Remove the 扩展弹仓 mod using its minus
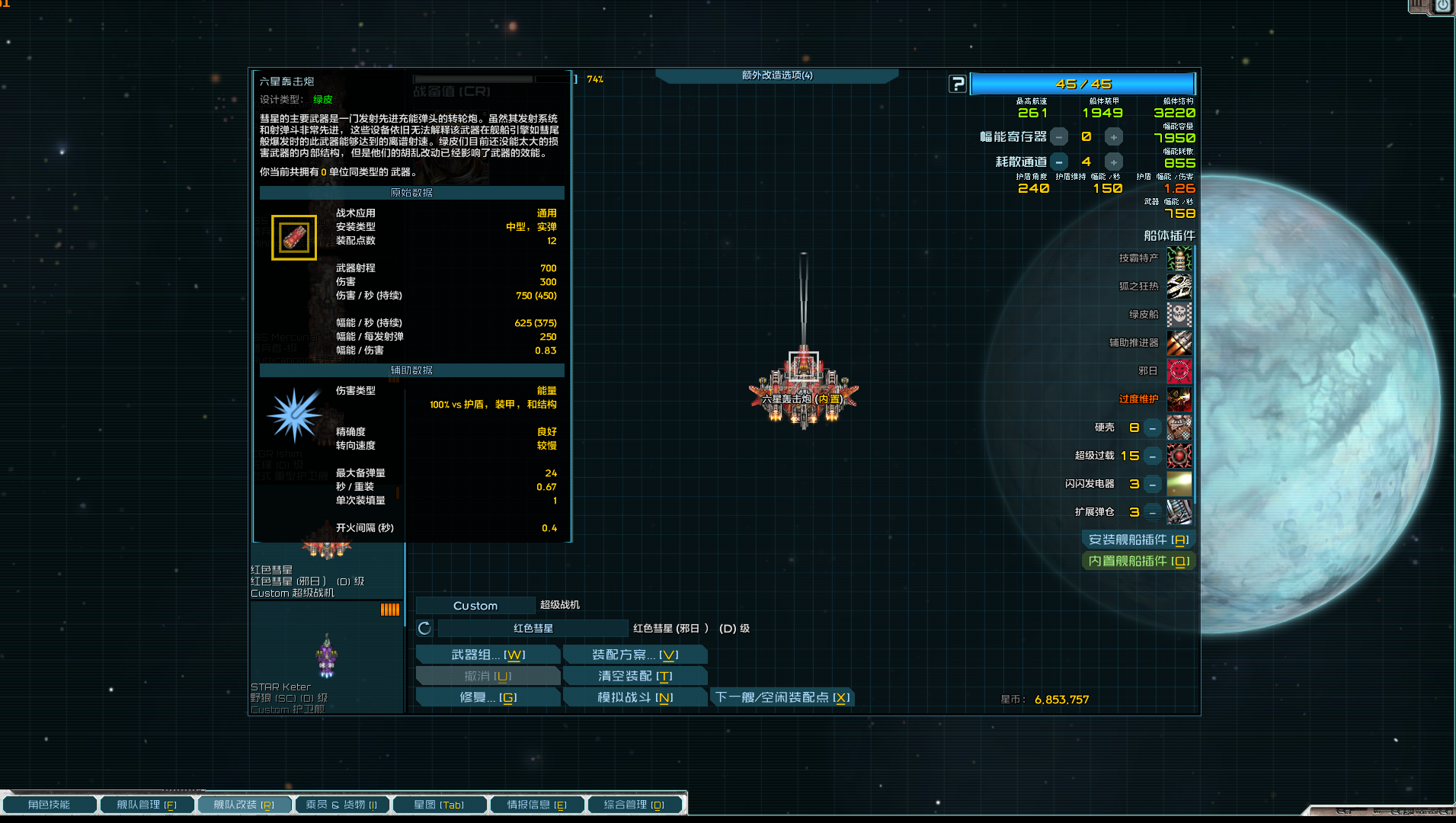 click(x=1152, y=512)
